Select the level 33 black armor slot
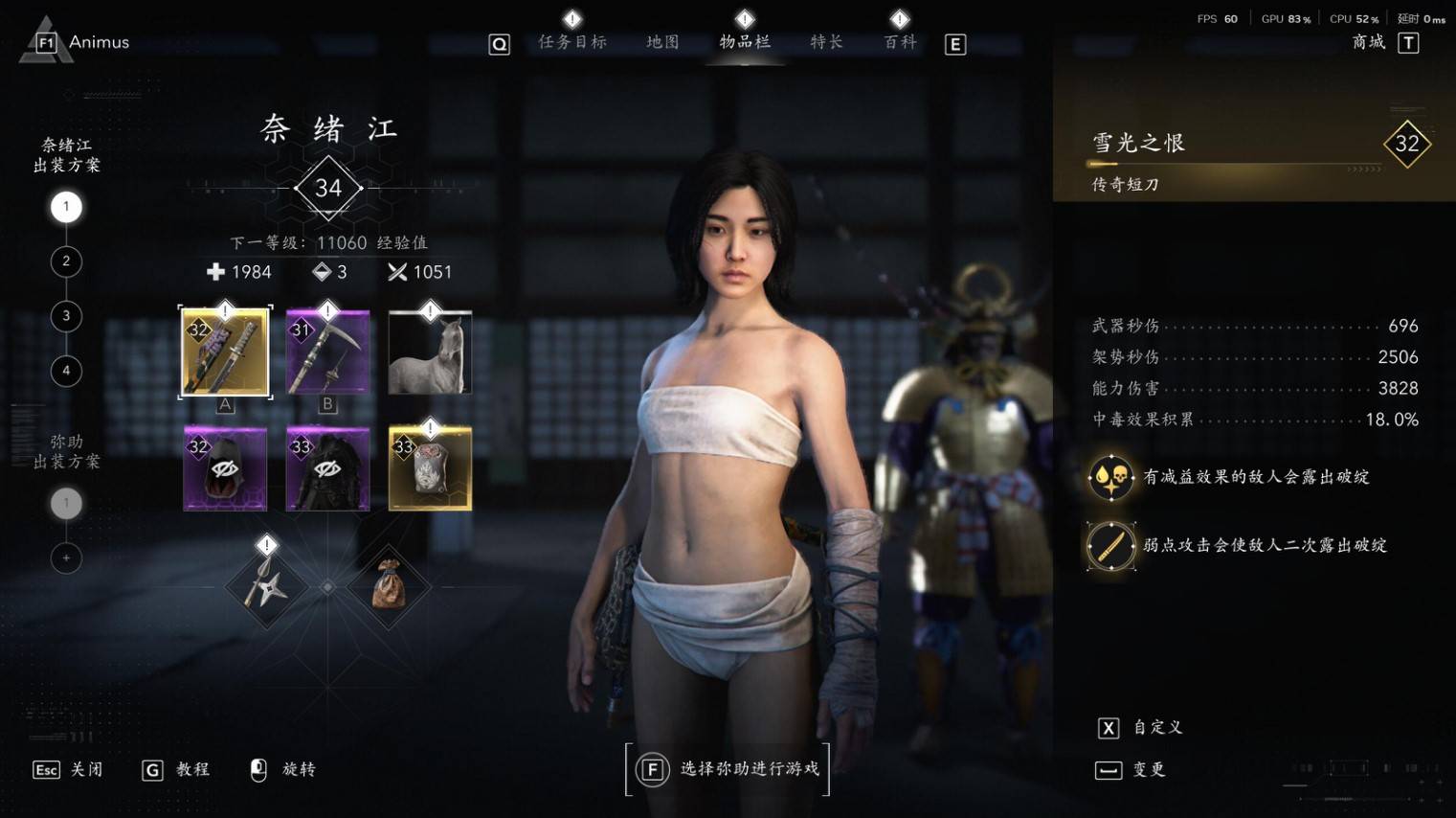 (327, 468)
